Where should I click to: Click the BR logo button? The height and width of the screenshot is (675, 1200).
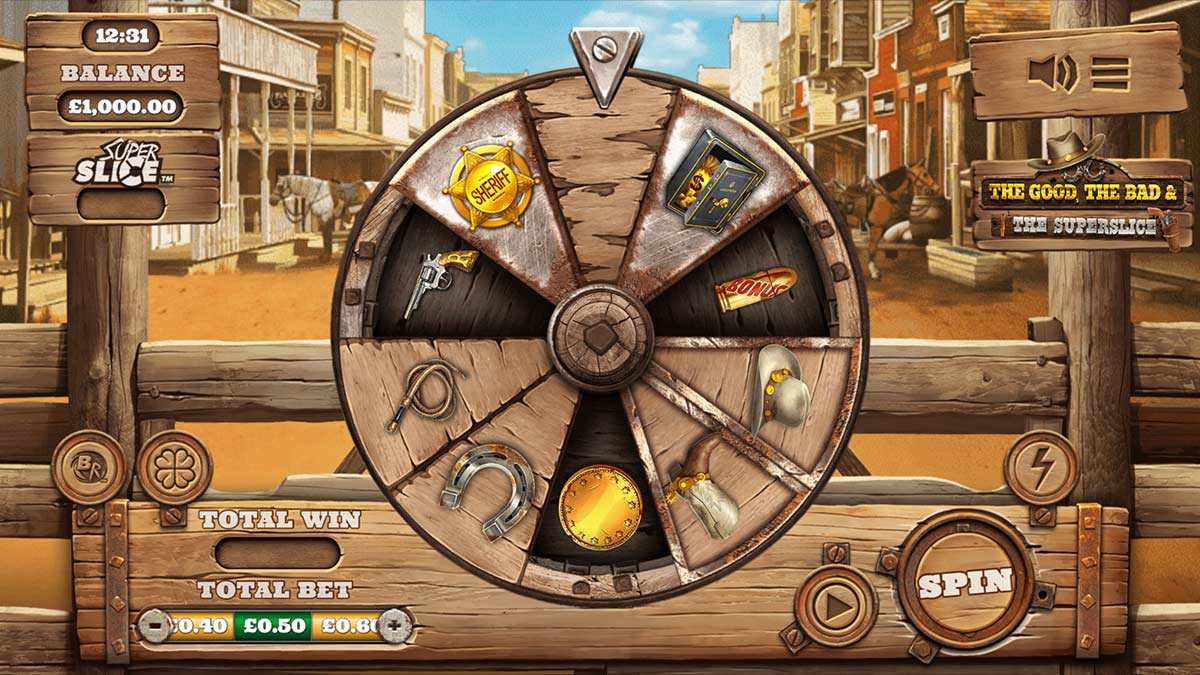[x=89, y=468]
